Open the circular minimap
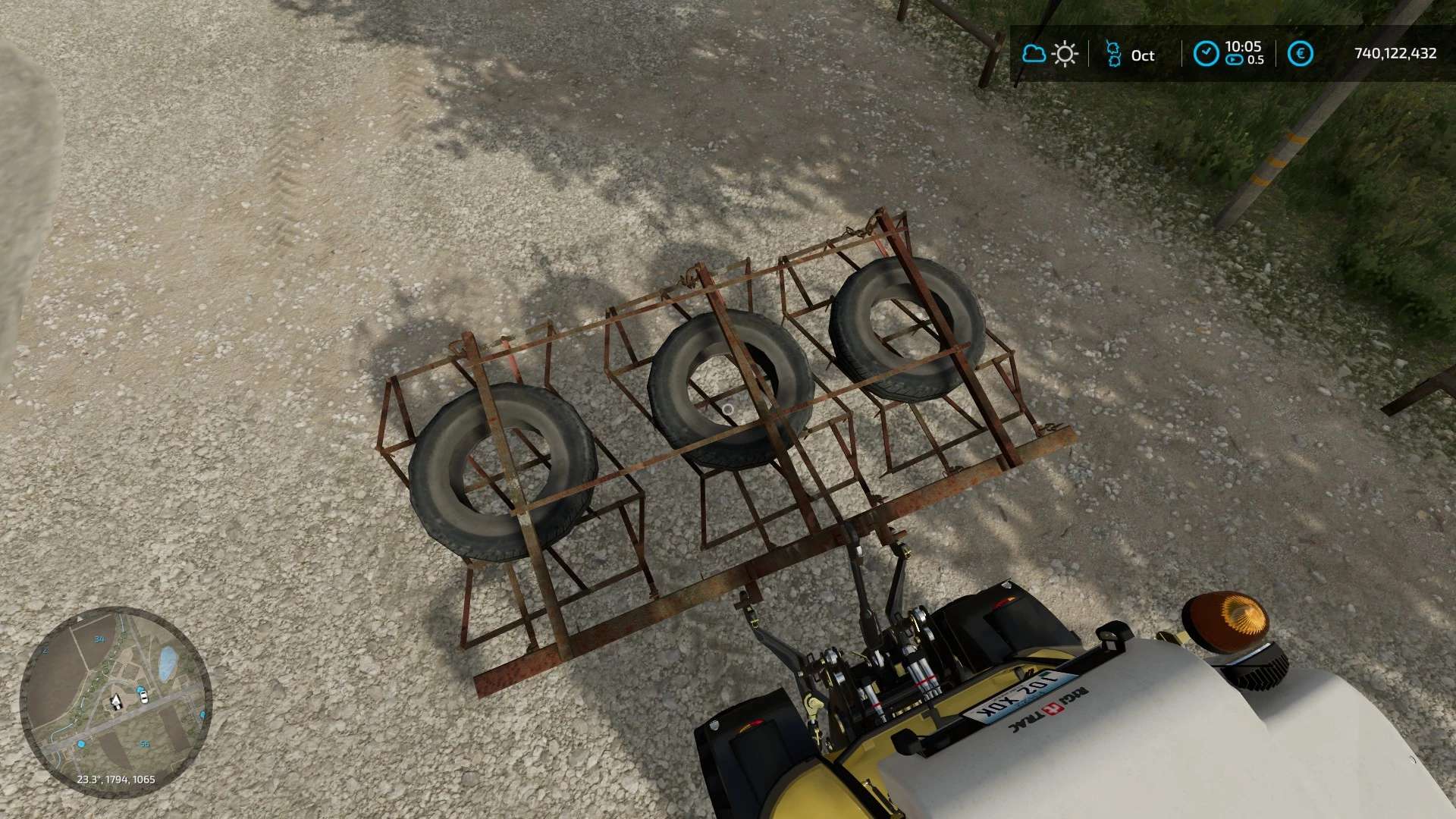This screenshot has width=1456, height=819. pyautogui.click(x=115, y=701)
